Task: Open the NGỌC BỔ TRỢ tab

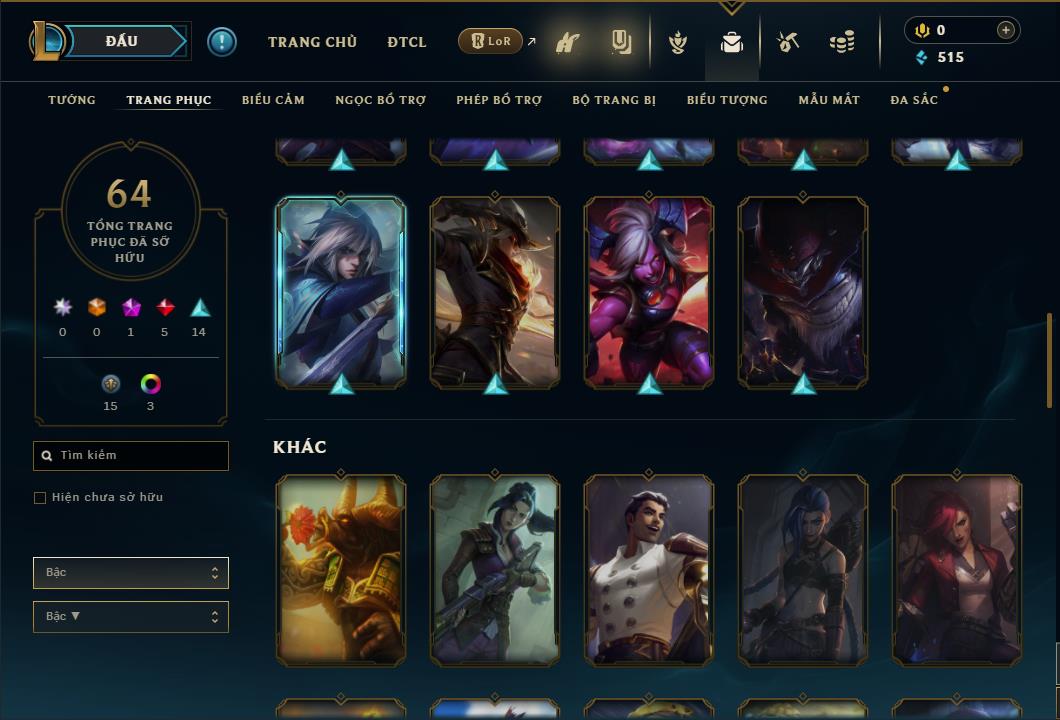Action: click(x=380, y=100)
